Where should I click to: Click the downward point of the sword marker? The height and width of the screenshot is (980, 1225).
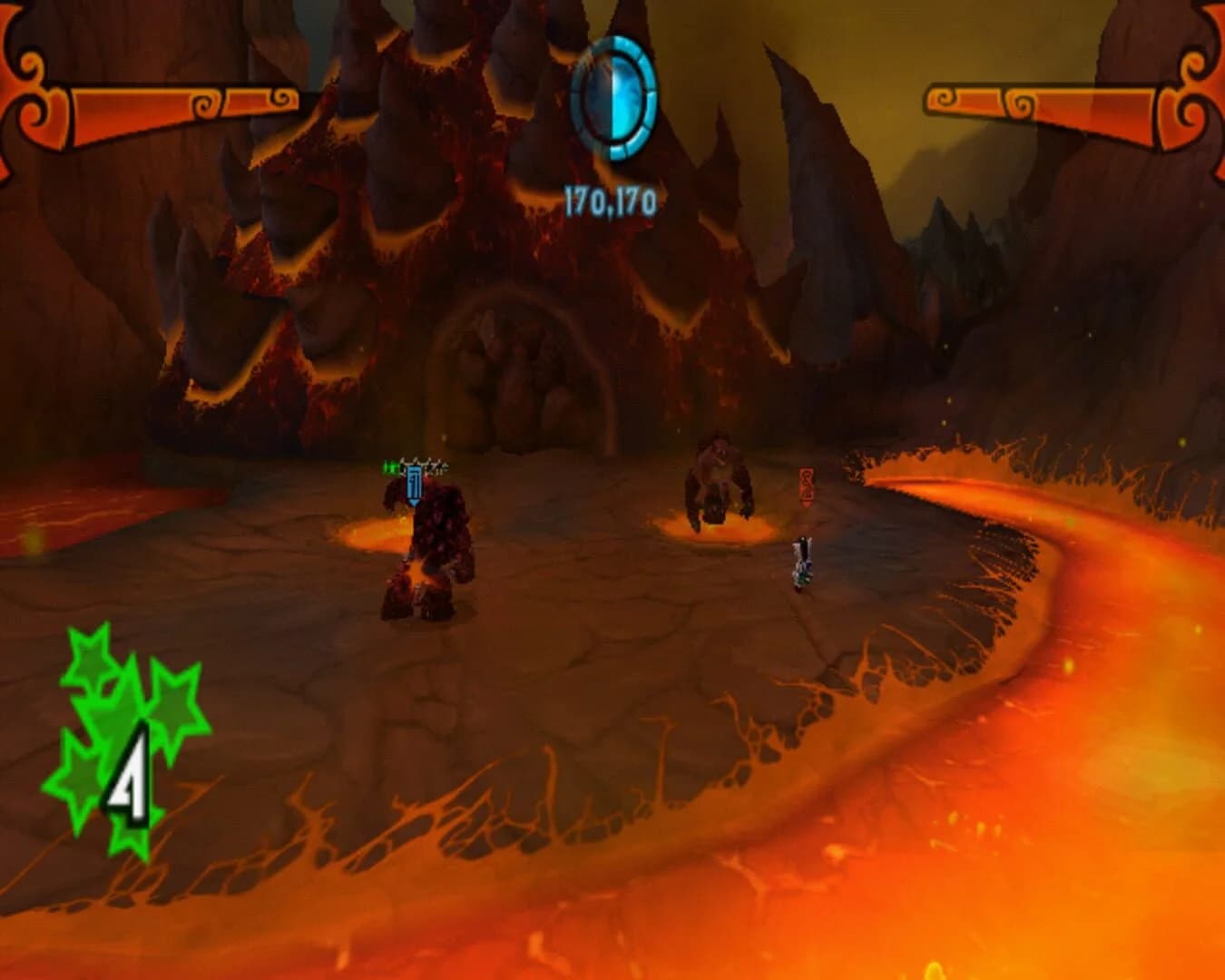[x=414, y=503]
